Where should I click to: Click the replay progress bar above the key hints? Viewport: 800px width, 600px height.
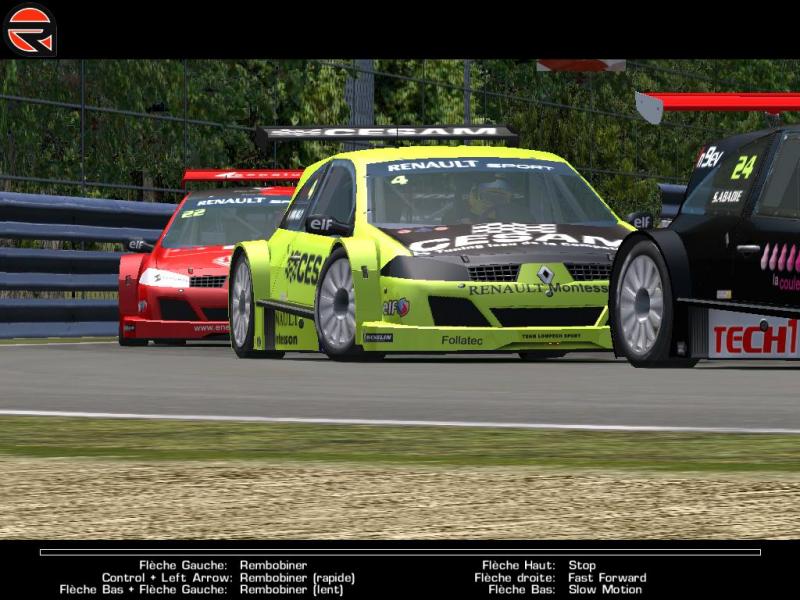tap(400, 552)
